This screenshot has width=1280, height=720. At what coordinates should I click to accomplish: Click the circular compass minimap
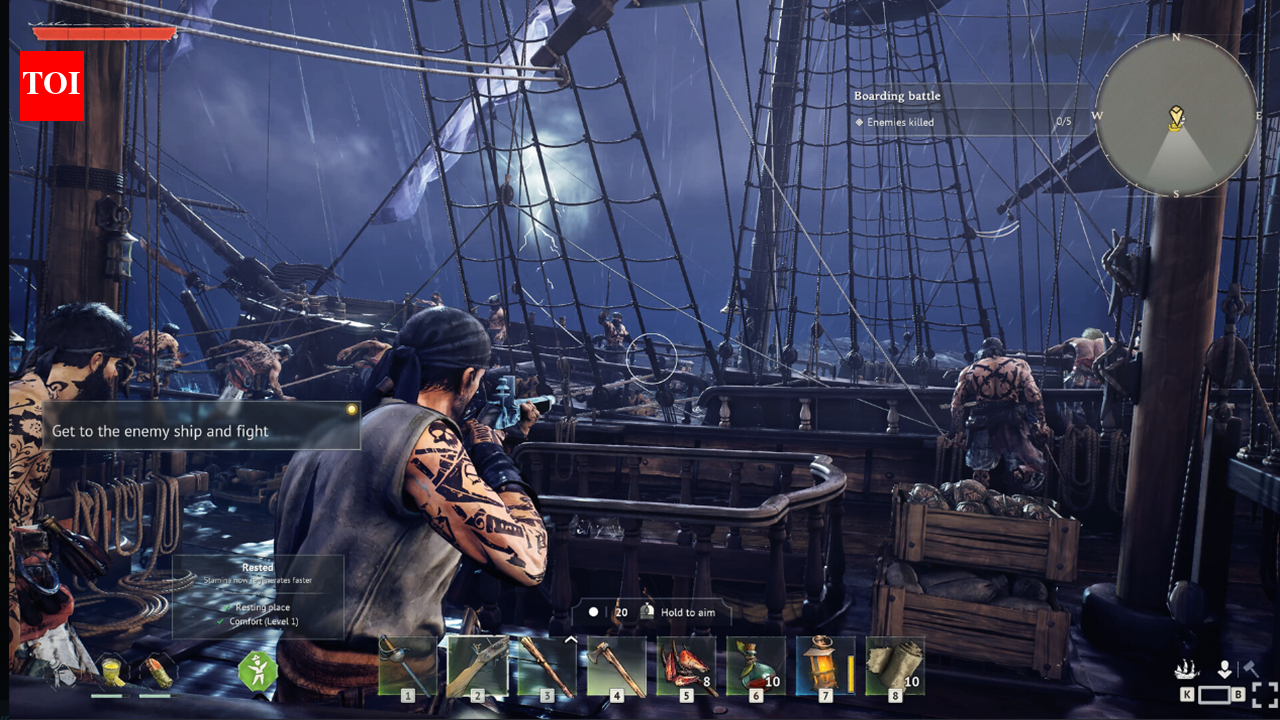pos(1176,115)
